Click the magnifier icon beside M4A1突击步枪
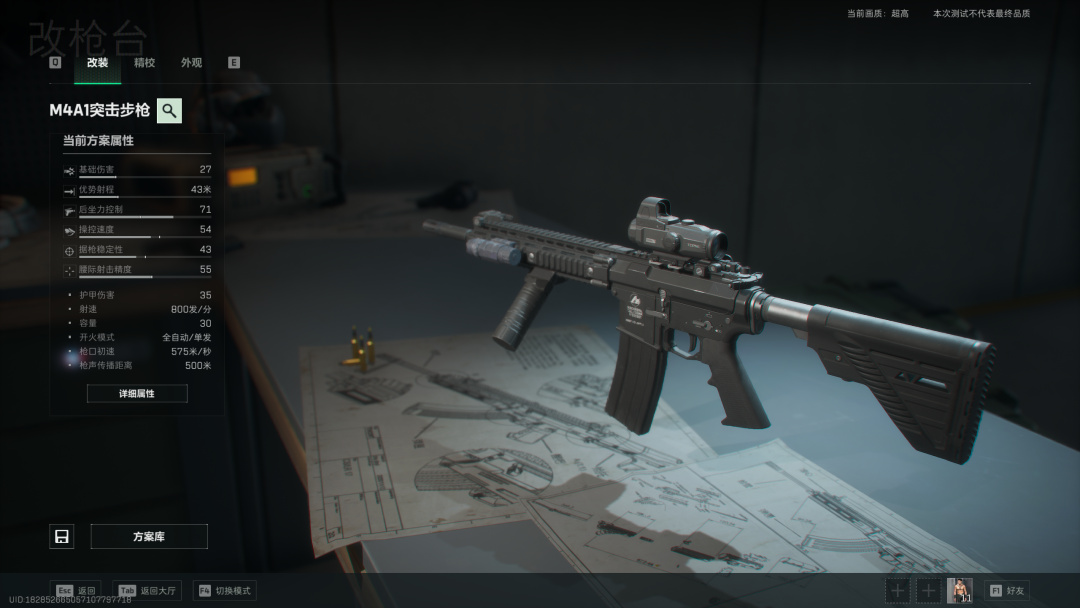Screen dimensions: 1080x608 (170, 110)
